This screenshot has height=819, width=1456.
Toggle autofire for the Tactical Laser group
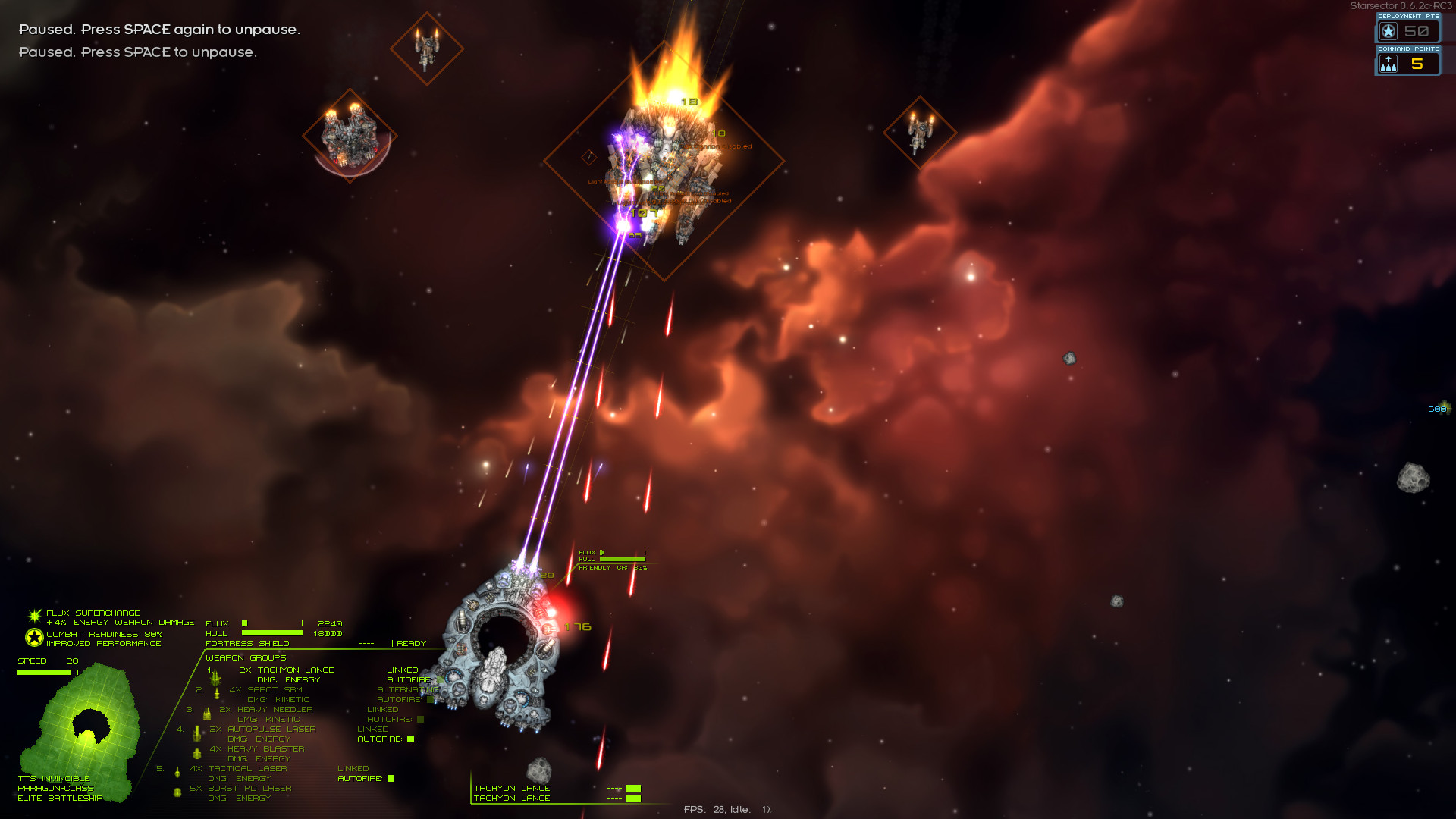click(391, 779)
